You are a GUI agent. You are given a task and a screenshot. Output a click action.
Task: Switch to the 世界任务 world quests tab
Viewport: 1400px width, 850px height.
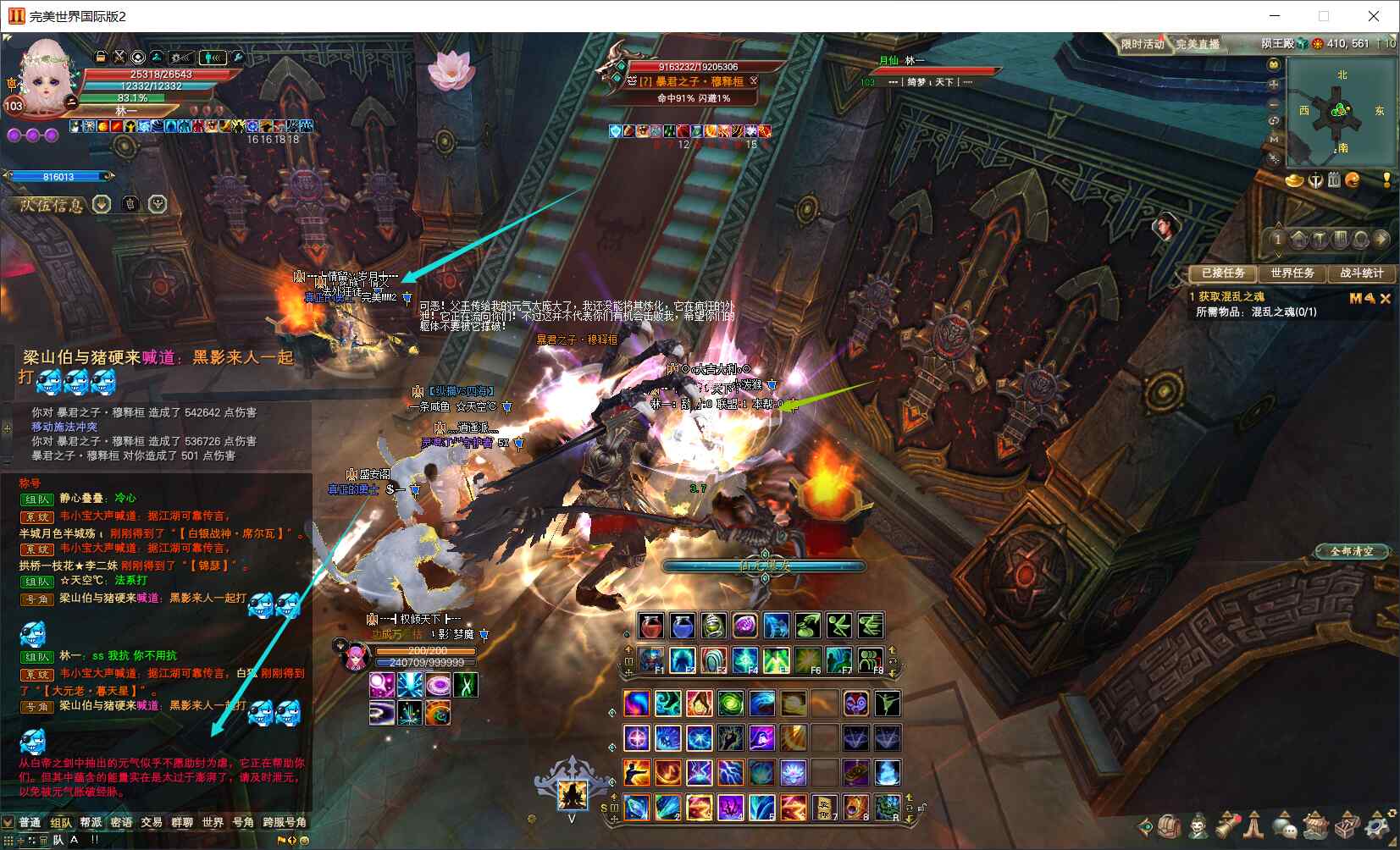(x=1292, y=273)
